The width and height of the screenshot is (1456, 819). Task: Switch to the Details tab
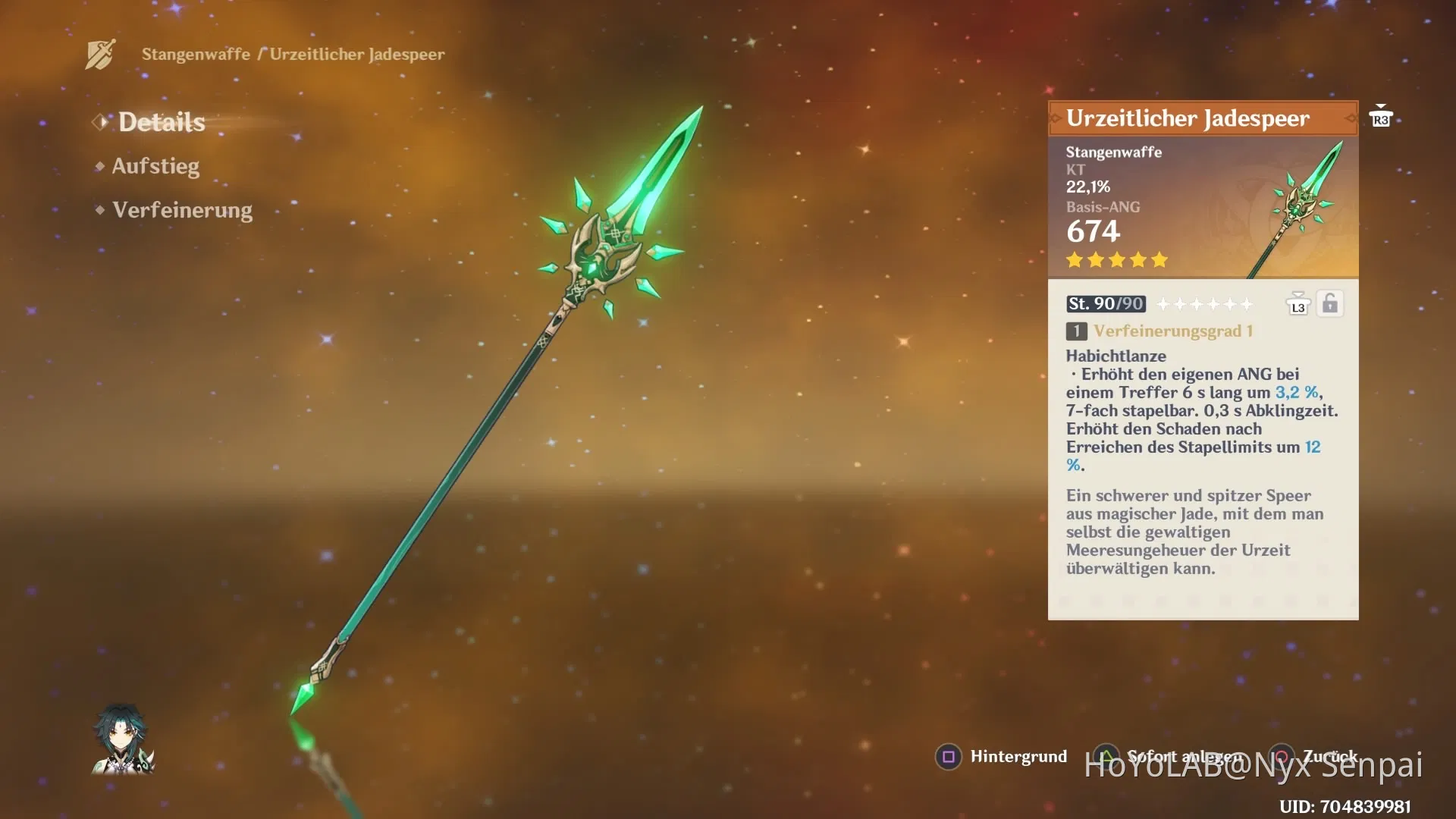(161, 121)
